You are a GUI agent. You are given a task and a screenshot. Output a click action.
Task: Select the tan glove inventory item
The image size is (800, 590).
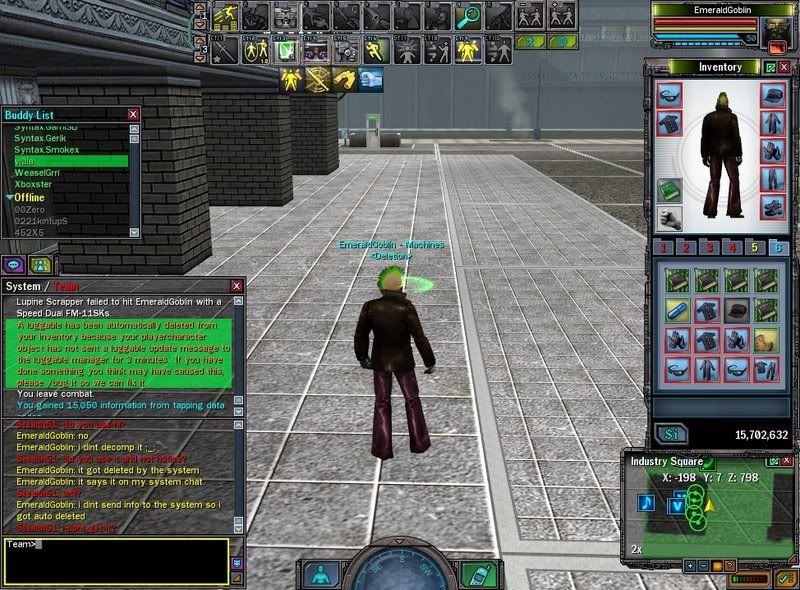coord(765,340)
